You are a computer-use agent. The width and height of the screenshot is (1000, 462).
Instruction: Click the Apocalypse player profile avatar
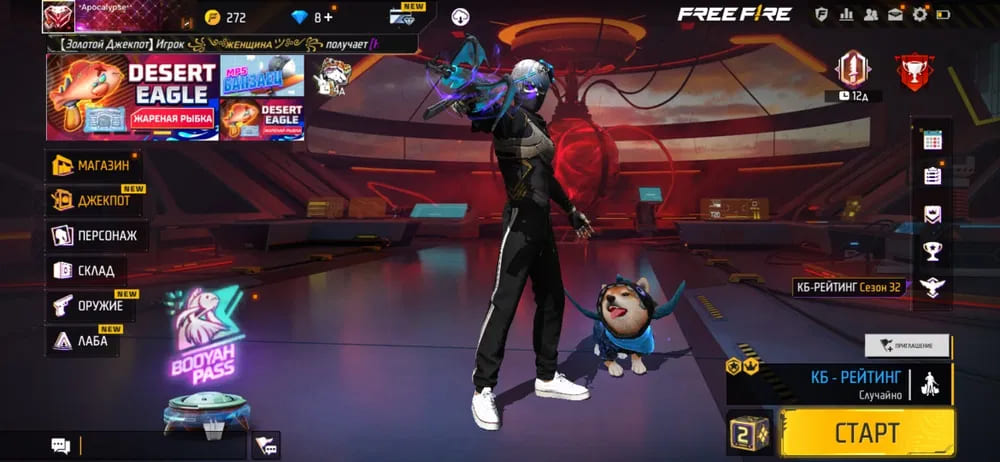[57, 17]
